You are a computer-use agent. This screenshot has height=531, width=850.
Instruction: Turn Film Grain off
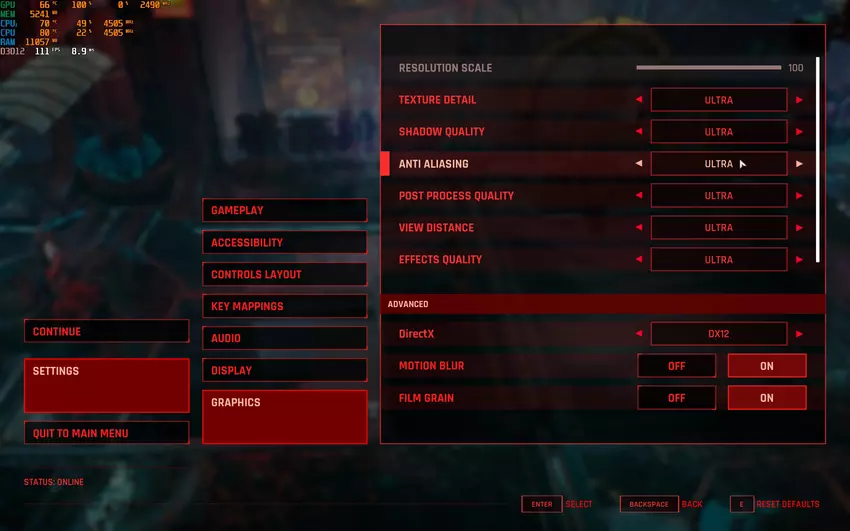click(x=677, y=398)
